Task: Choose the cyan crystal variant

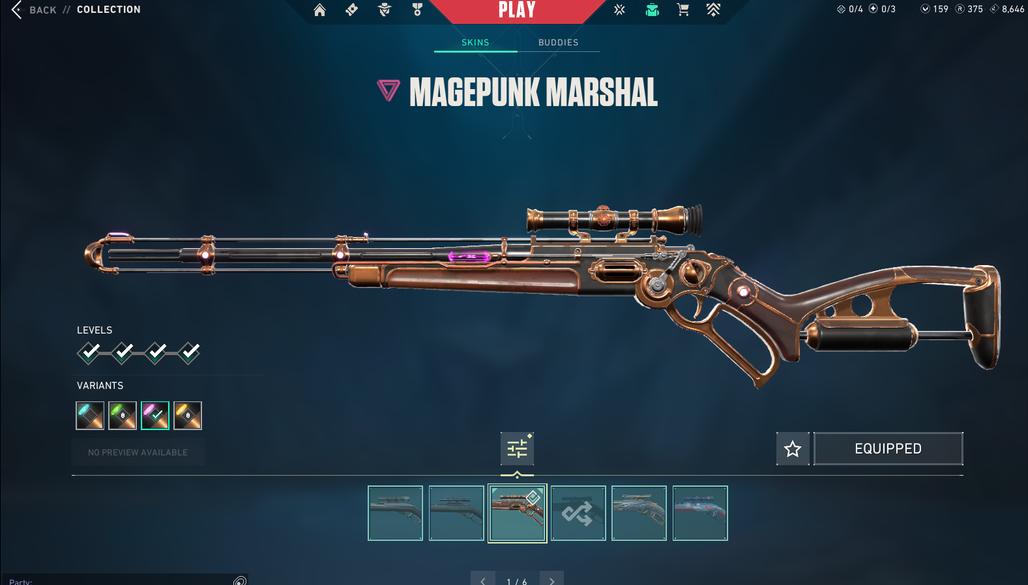Action: (x=90, y=416)
